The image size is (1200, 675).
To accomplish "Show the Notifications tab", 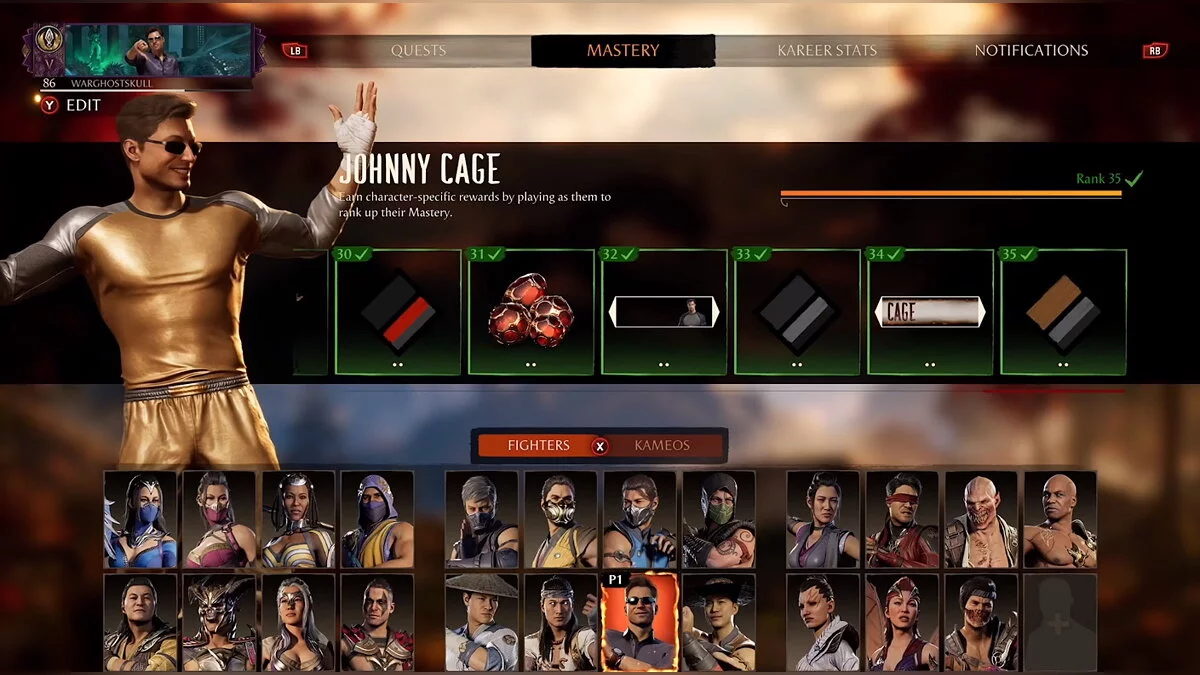I will [1031, 50].
